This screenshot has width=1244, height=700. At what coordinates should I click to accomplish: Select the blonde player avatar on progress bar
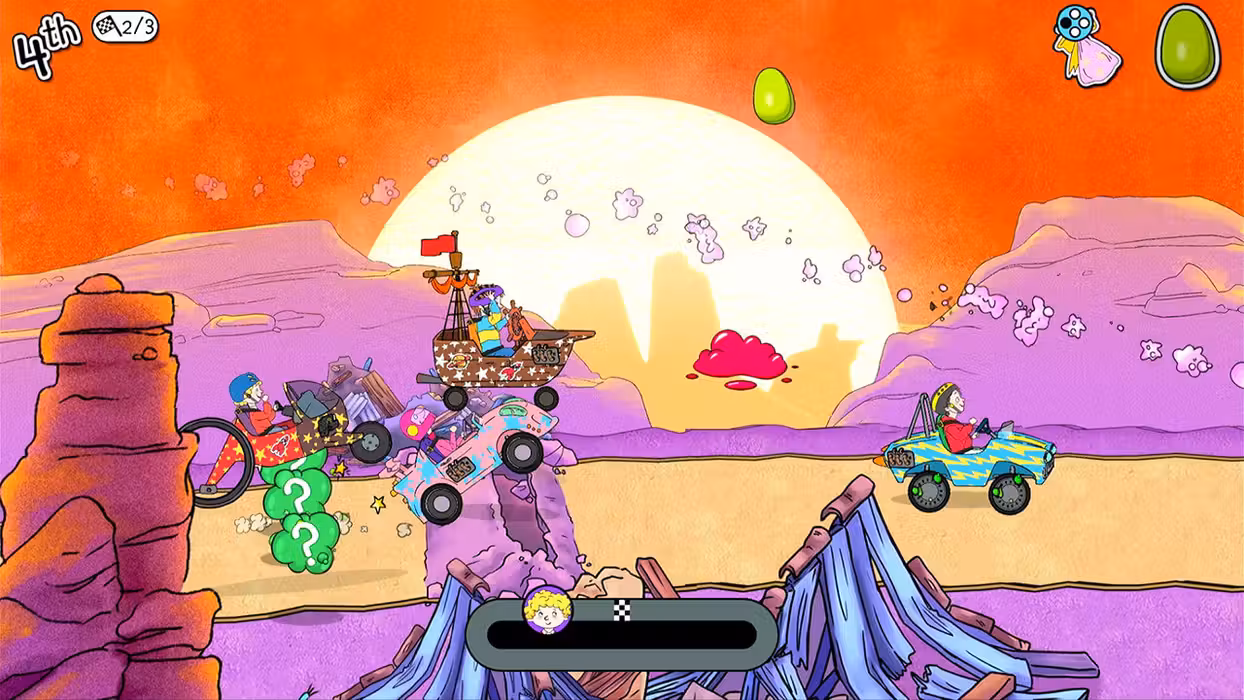tap(548, 611)
